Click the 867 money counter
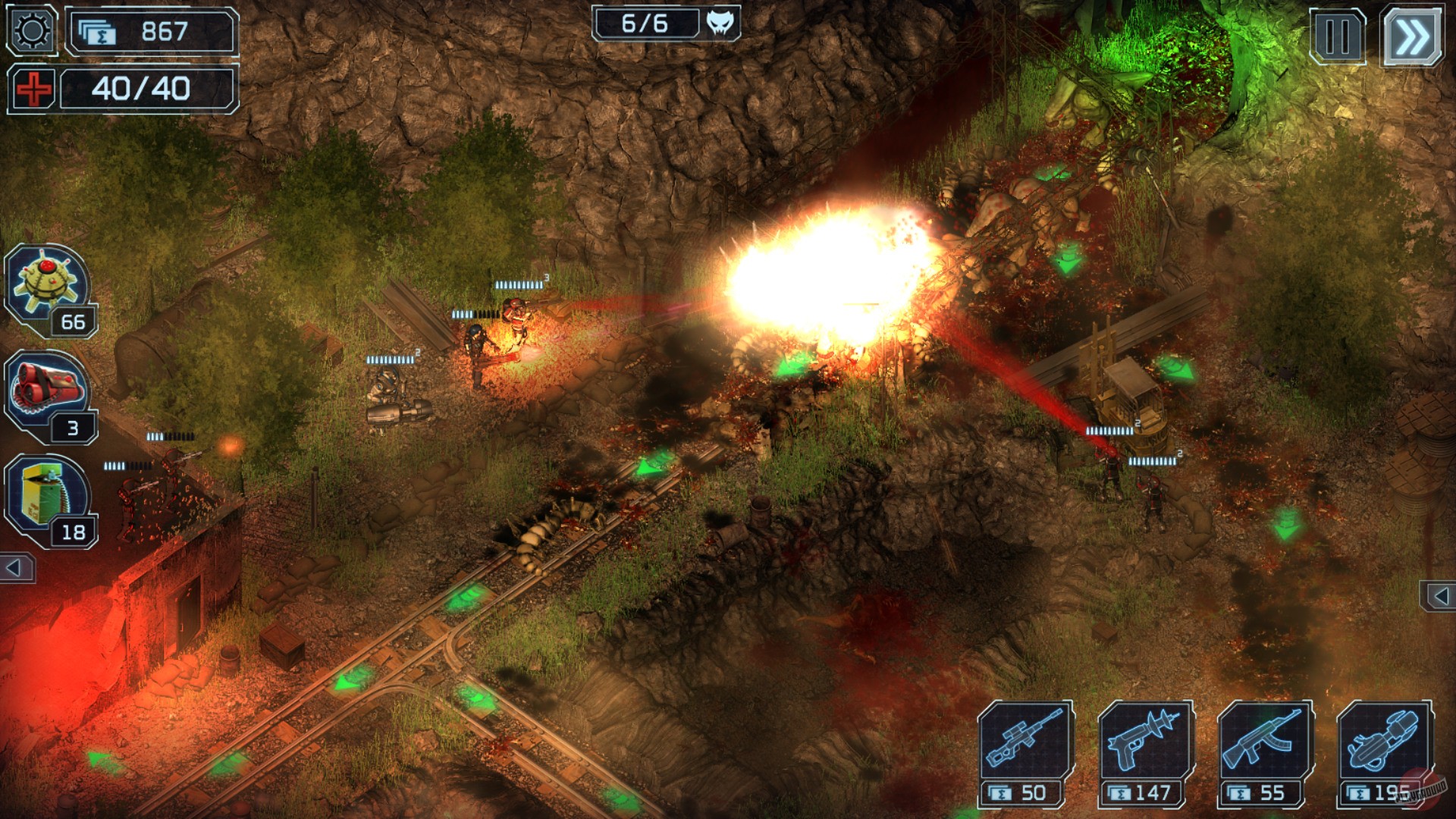This screenshot has height=819, width=1456. click(x=163, y=30)
